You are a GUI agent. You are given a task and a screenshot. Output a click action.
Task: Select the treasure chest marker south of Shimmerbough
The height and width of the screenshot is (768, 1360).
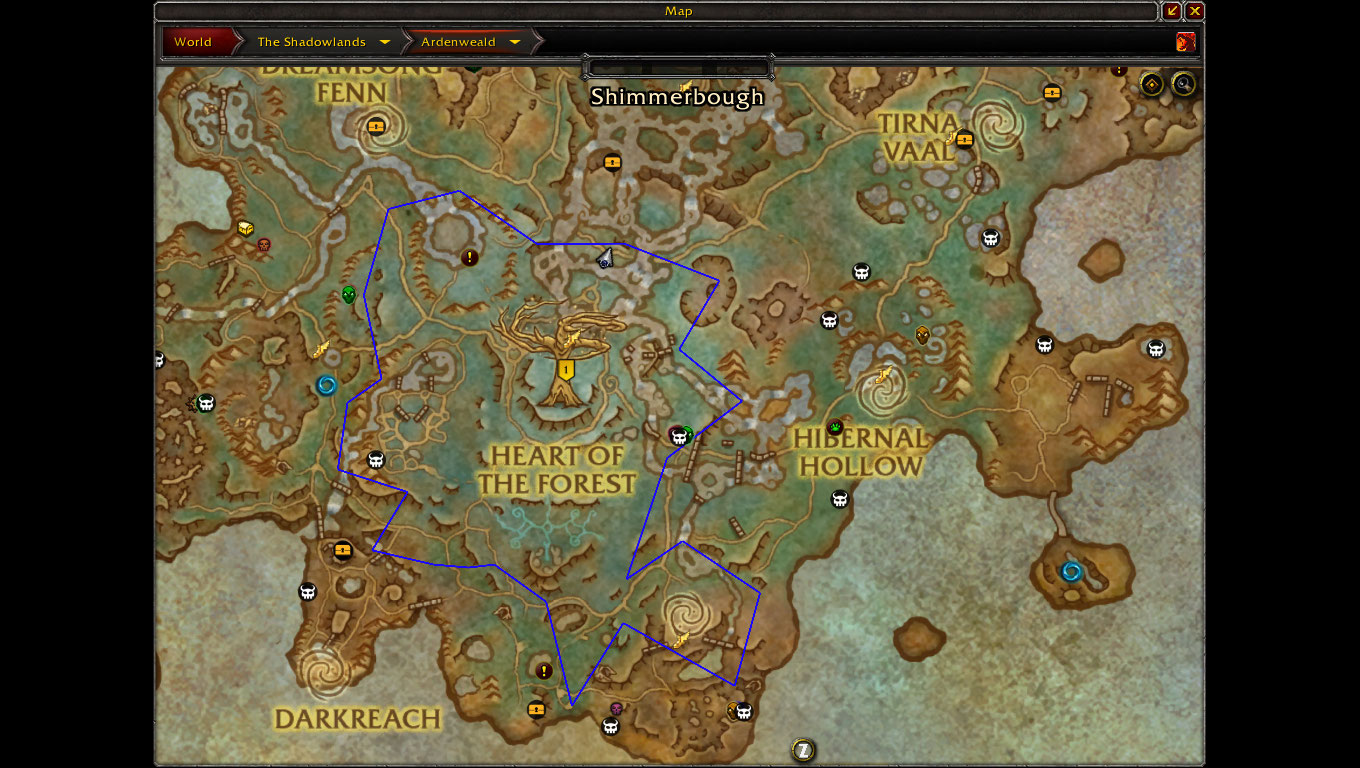pos(612,161)
